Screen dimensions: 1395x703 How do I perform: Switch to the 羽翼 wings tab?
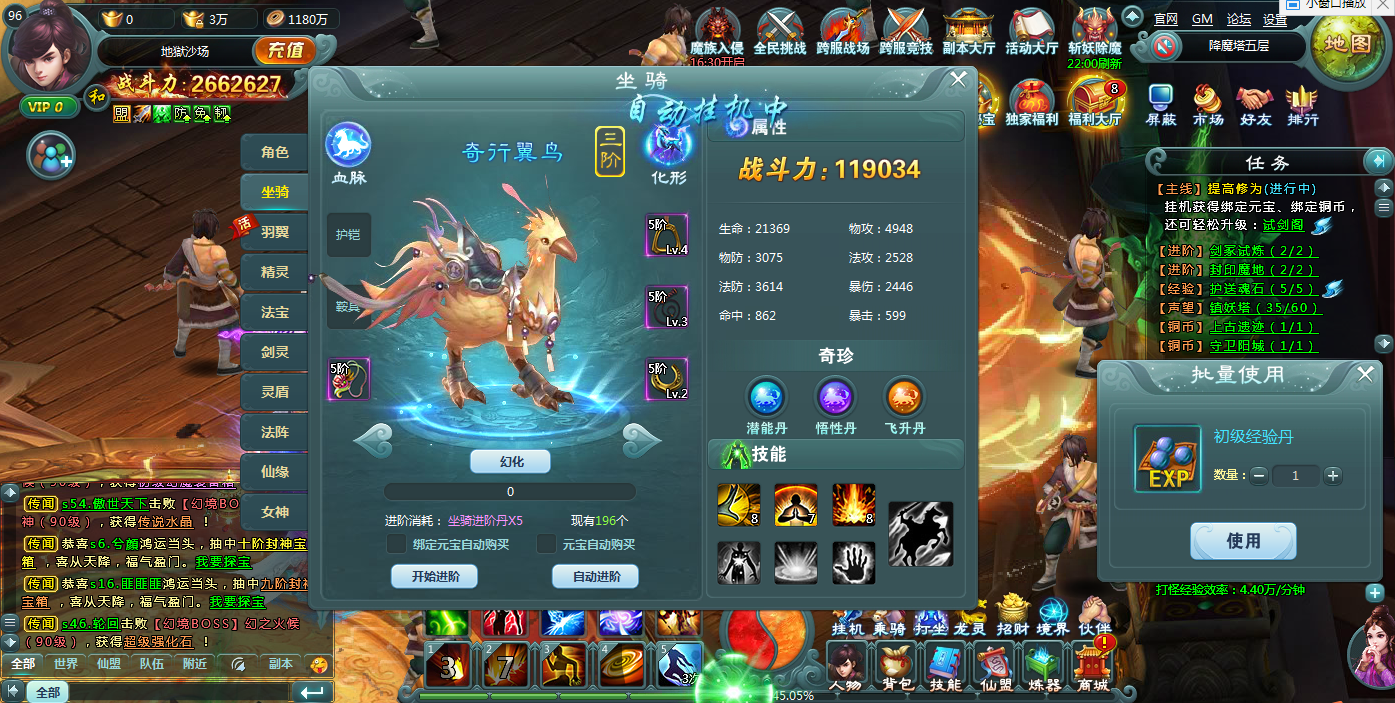(x=274, y=232)
